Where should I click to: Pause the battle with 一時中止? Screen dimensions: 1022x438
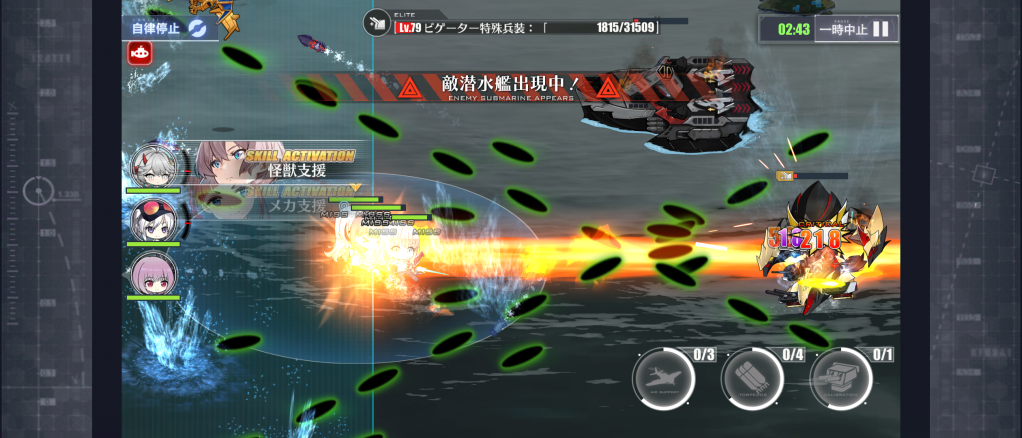point(855,29)
